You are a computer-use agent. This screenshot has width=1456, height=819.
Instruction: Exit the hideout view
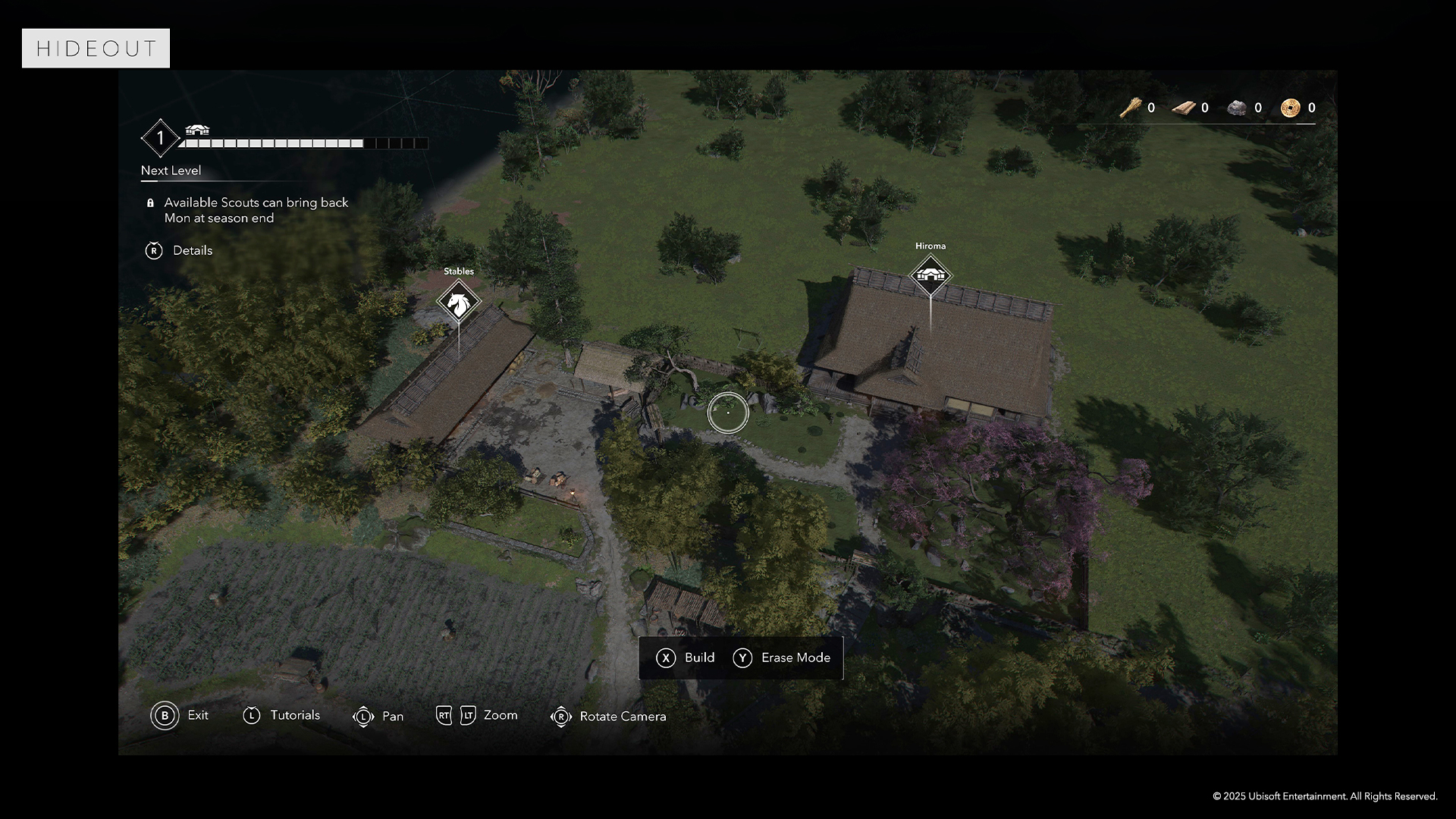tap(179, 715)
